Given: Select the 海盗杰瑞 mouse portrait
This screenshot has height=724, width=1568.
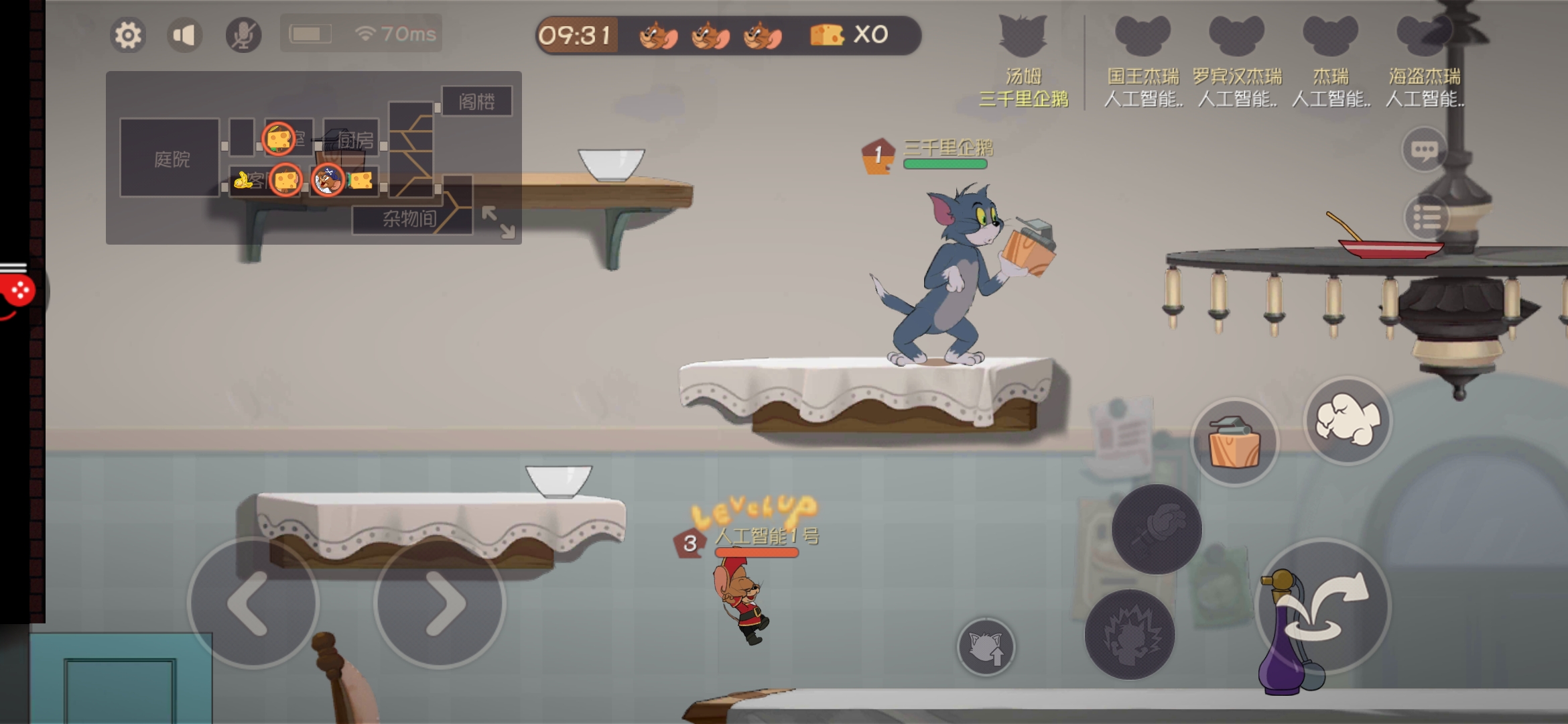Looking at the screenshot, I should point(1424,38).
